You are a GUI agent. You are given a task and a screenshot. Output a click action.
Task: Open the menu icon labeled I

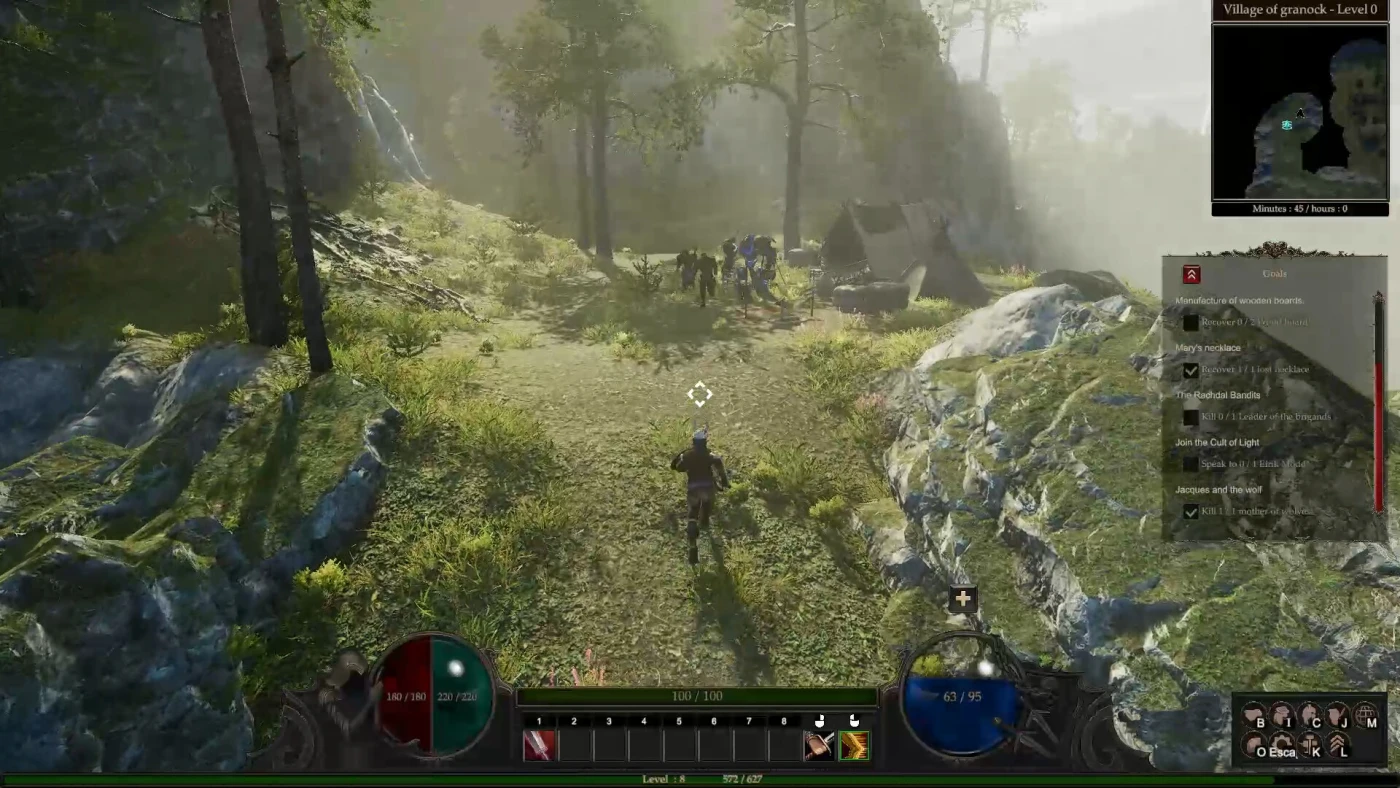point(1282,716)
